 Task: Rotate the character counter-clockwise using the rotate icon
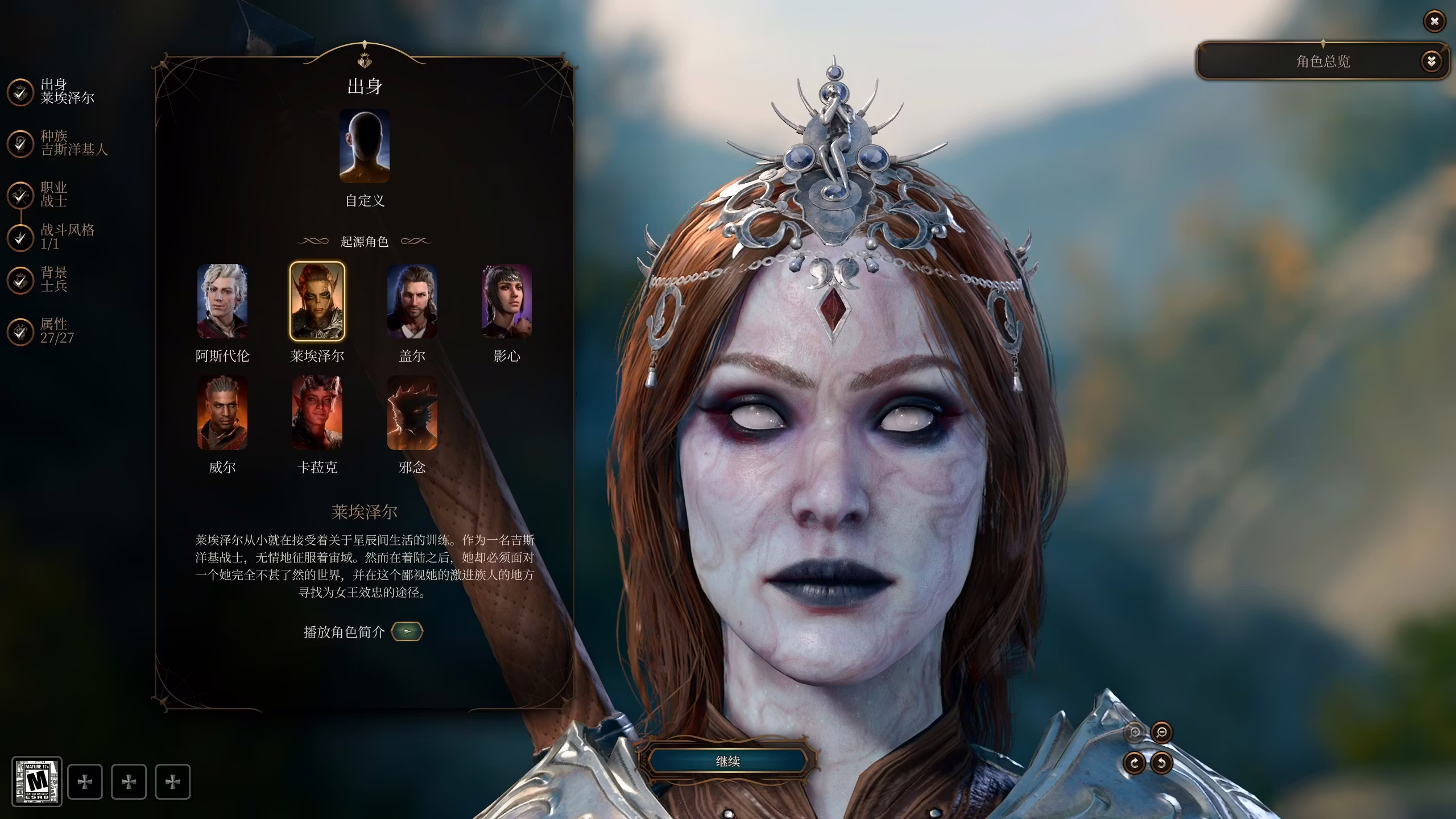click(1161, 763)
